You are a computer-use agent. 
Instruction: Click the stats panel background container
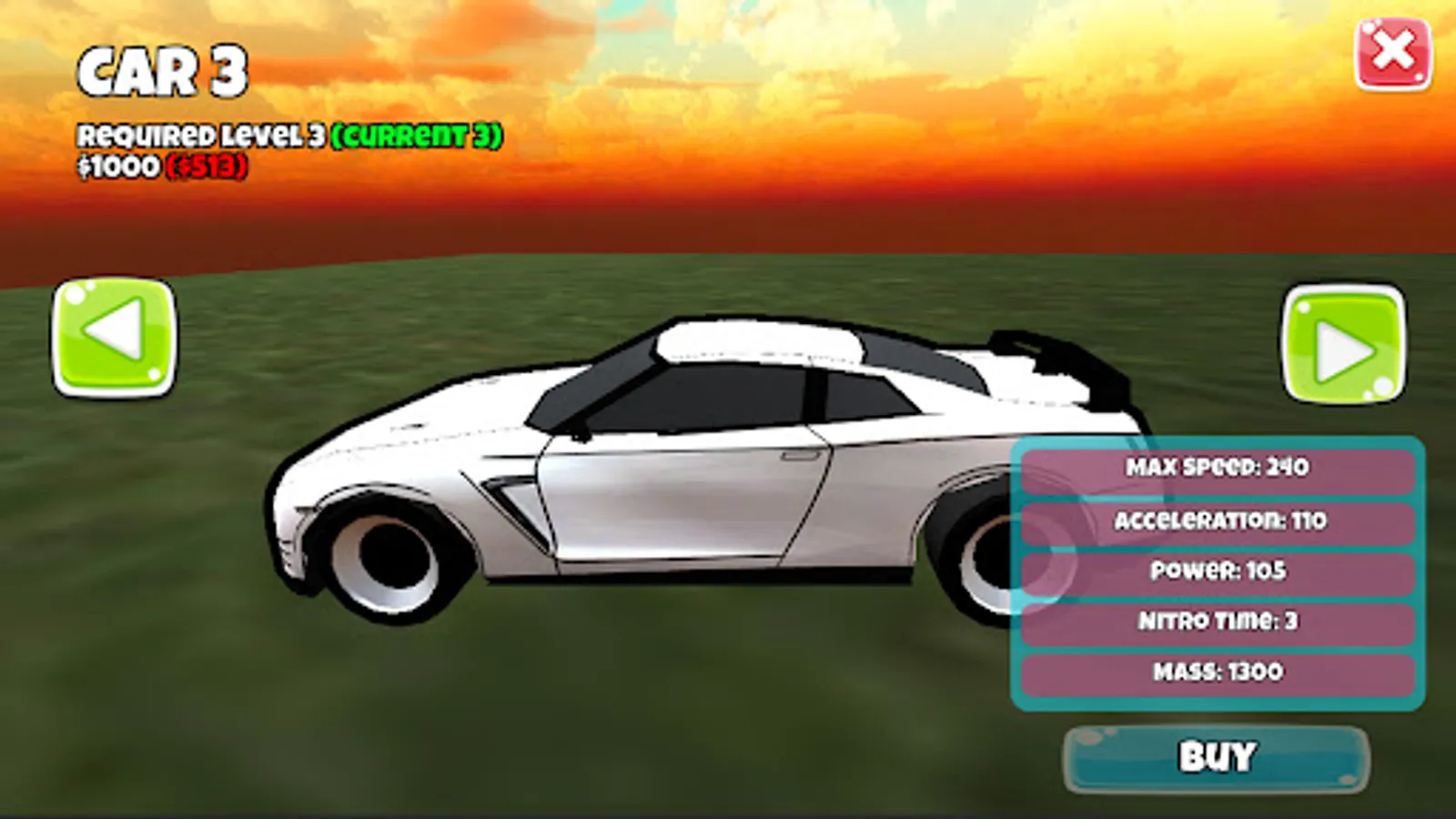click(x=1218, y=573)
